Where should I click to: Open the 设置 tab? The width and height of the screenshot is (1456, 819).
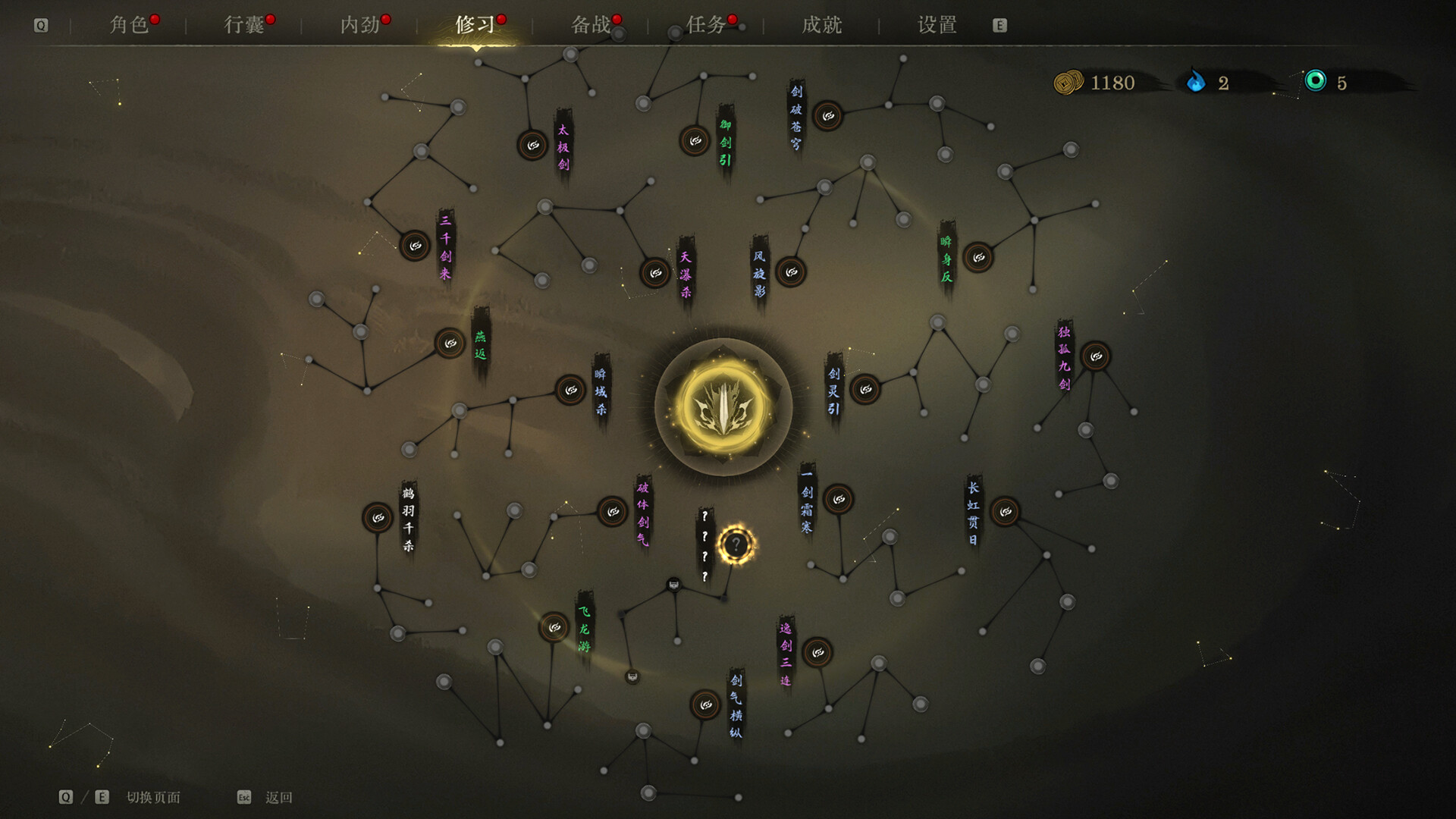tap(937, 25)
